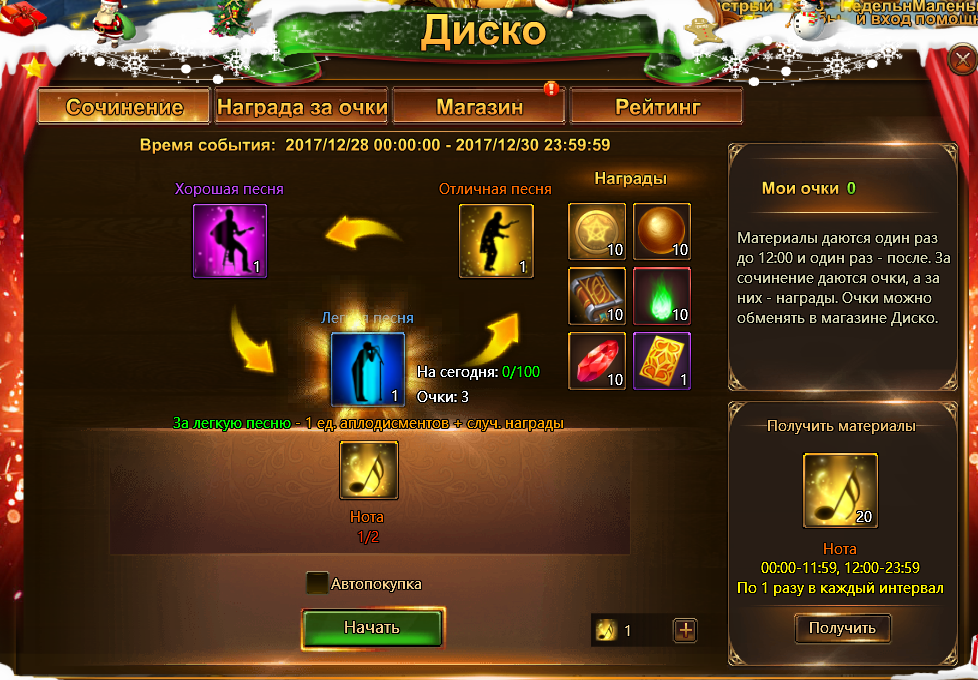Open the Награда за очки tab
978x680 pixels.
point(302,107)
